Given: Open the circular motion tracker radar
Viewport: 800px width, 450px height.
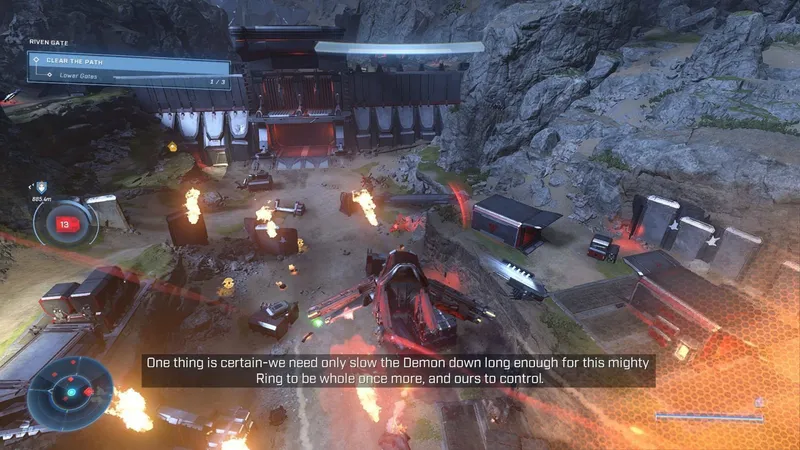Looking at the screenshot, I should 70,392.
